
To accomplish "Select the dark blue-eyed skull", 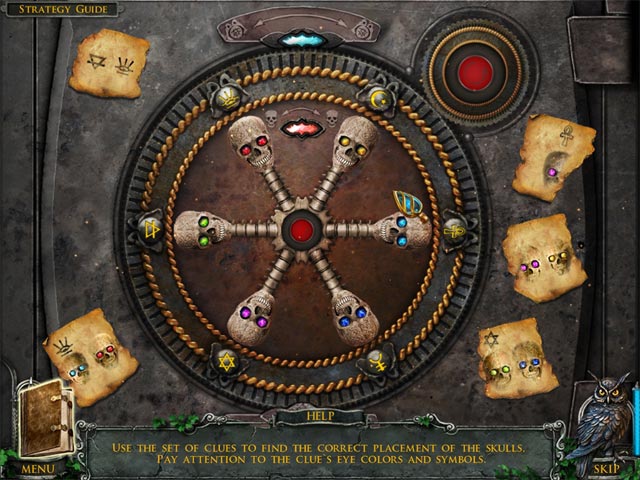I will pos(354,319).
